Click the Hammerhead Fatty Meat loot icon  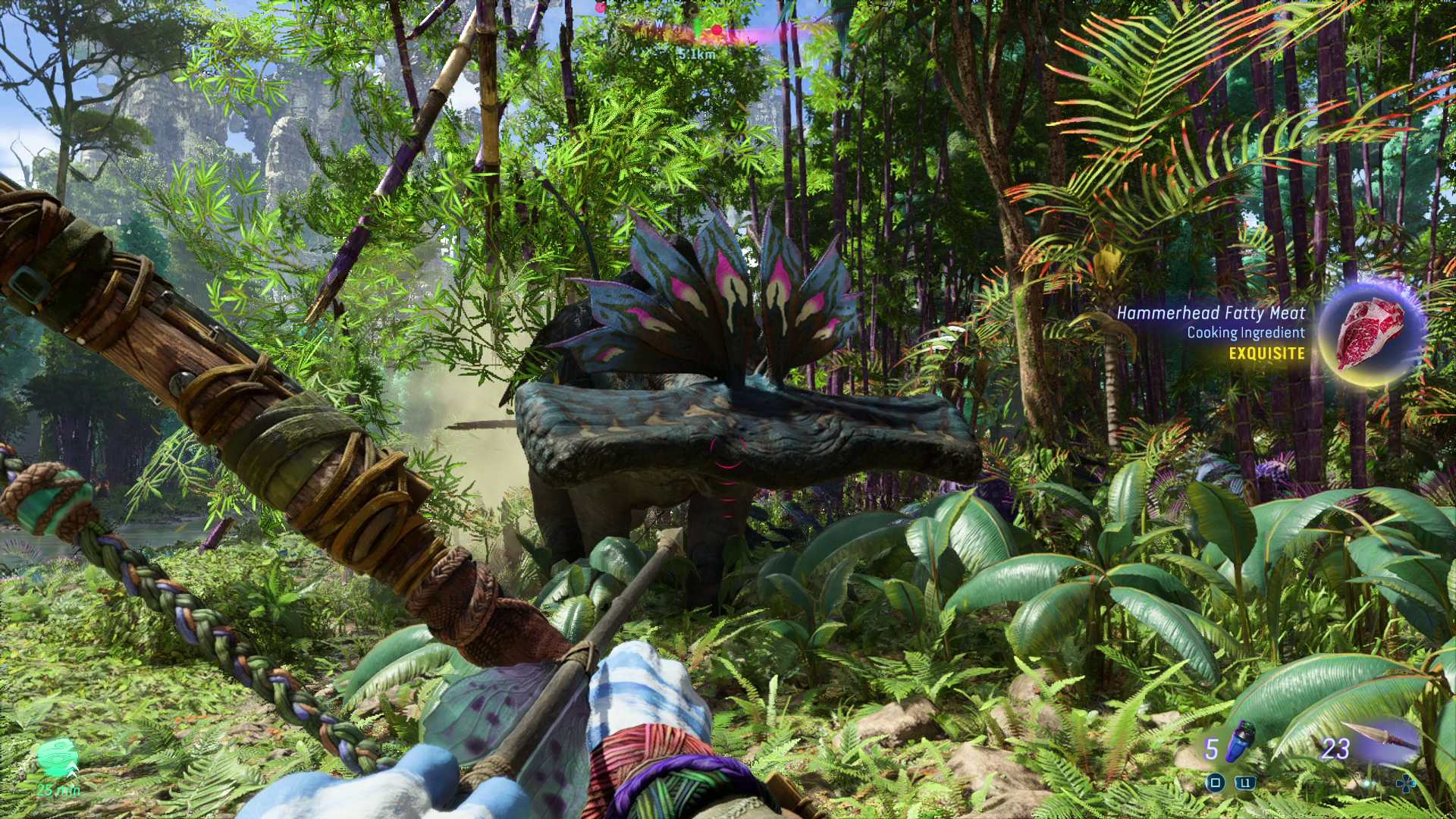[x=1370, y=334]
